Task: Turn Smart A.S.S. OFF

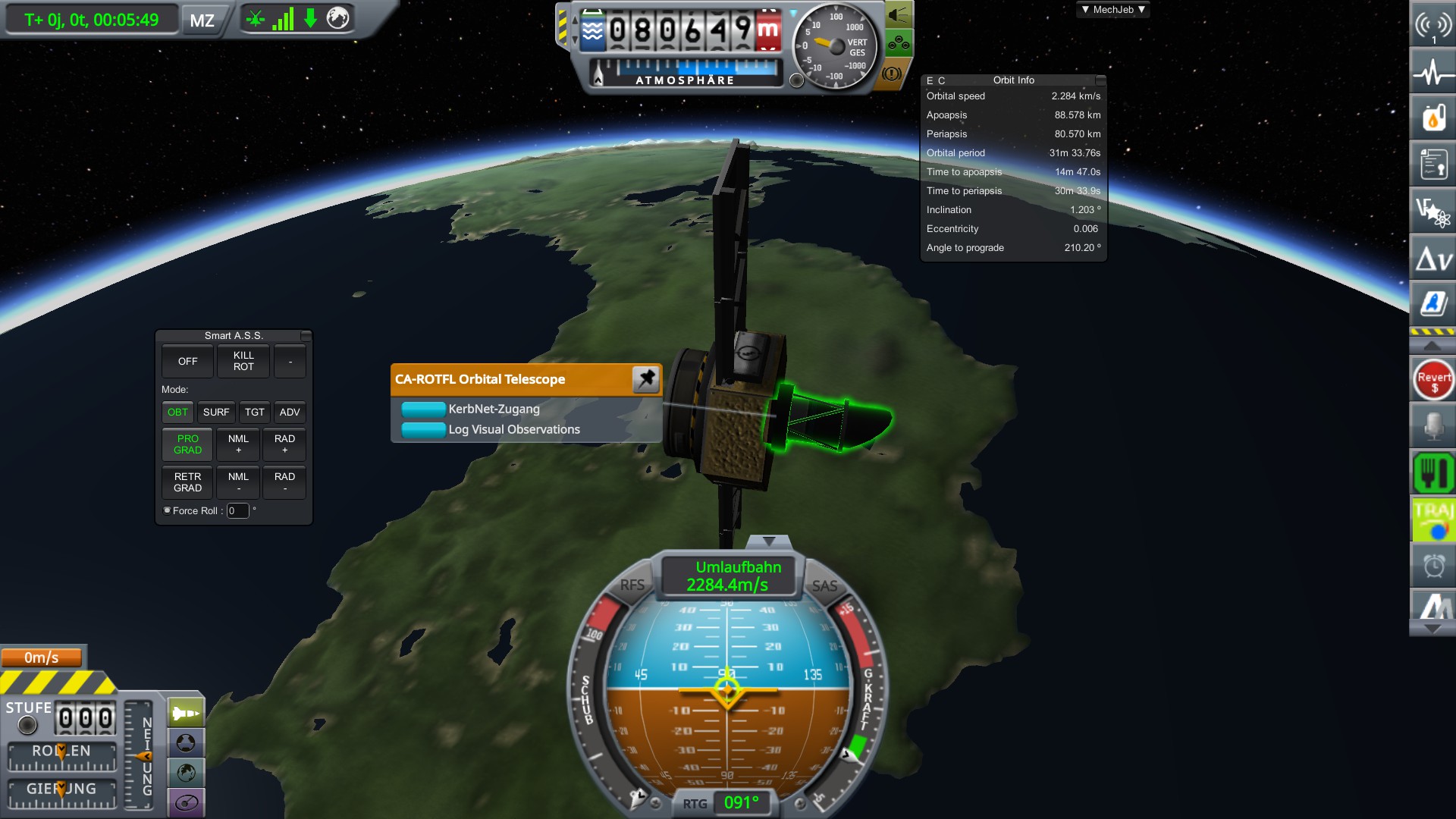Action: [187, 361]
